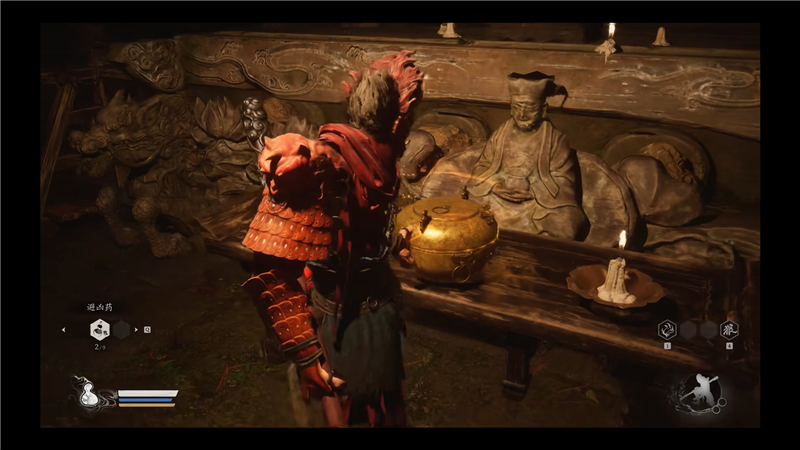Activate the calligraphy-character spell hexagon icon
Screen dimensions: 800x450
point(728,329)
